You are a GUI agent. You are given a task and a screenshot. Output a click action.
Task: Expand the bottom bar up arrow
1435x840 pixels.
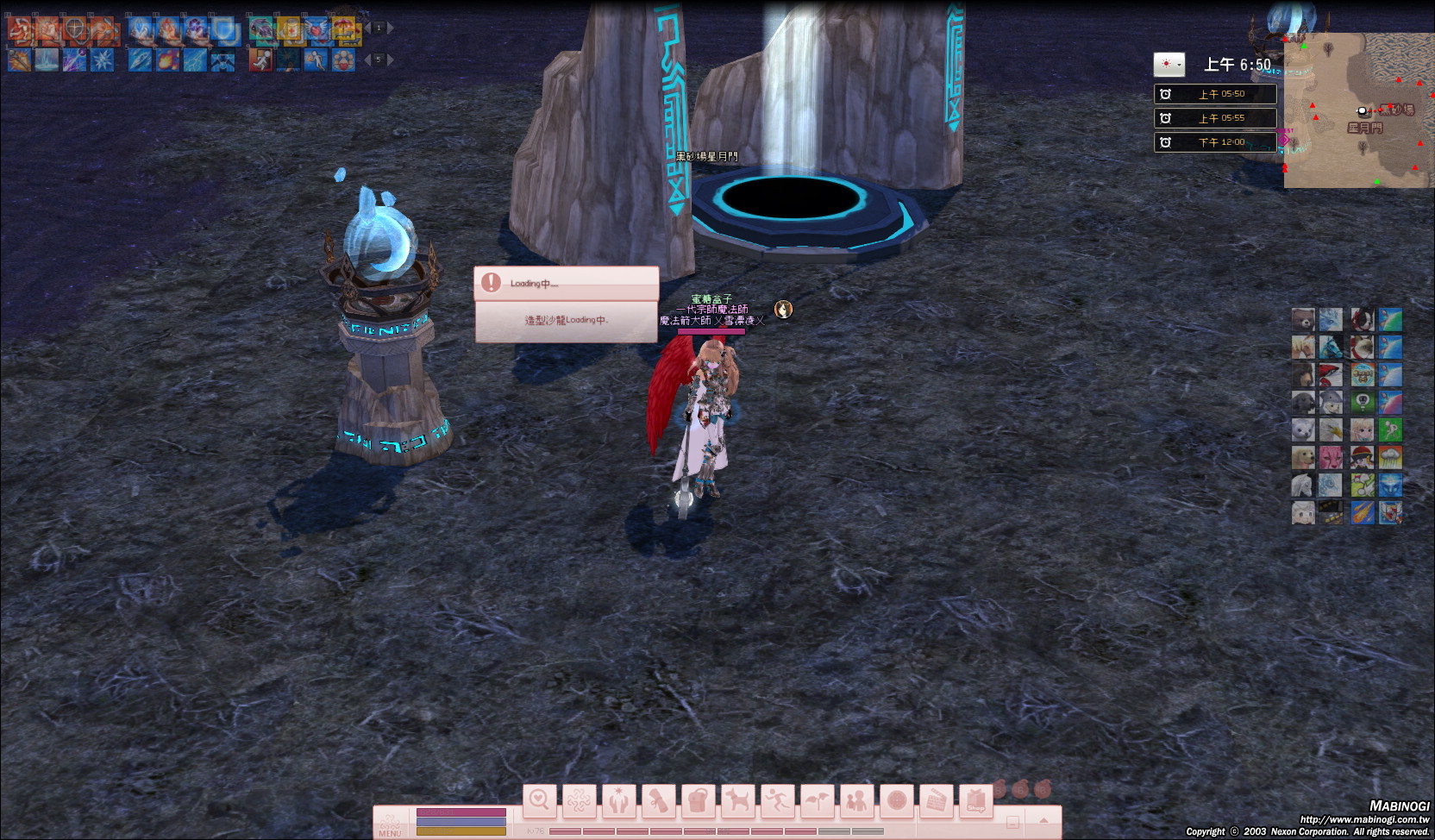1043,821
